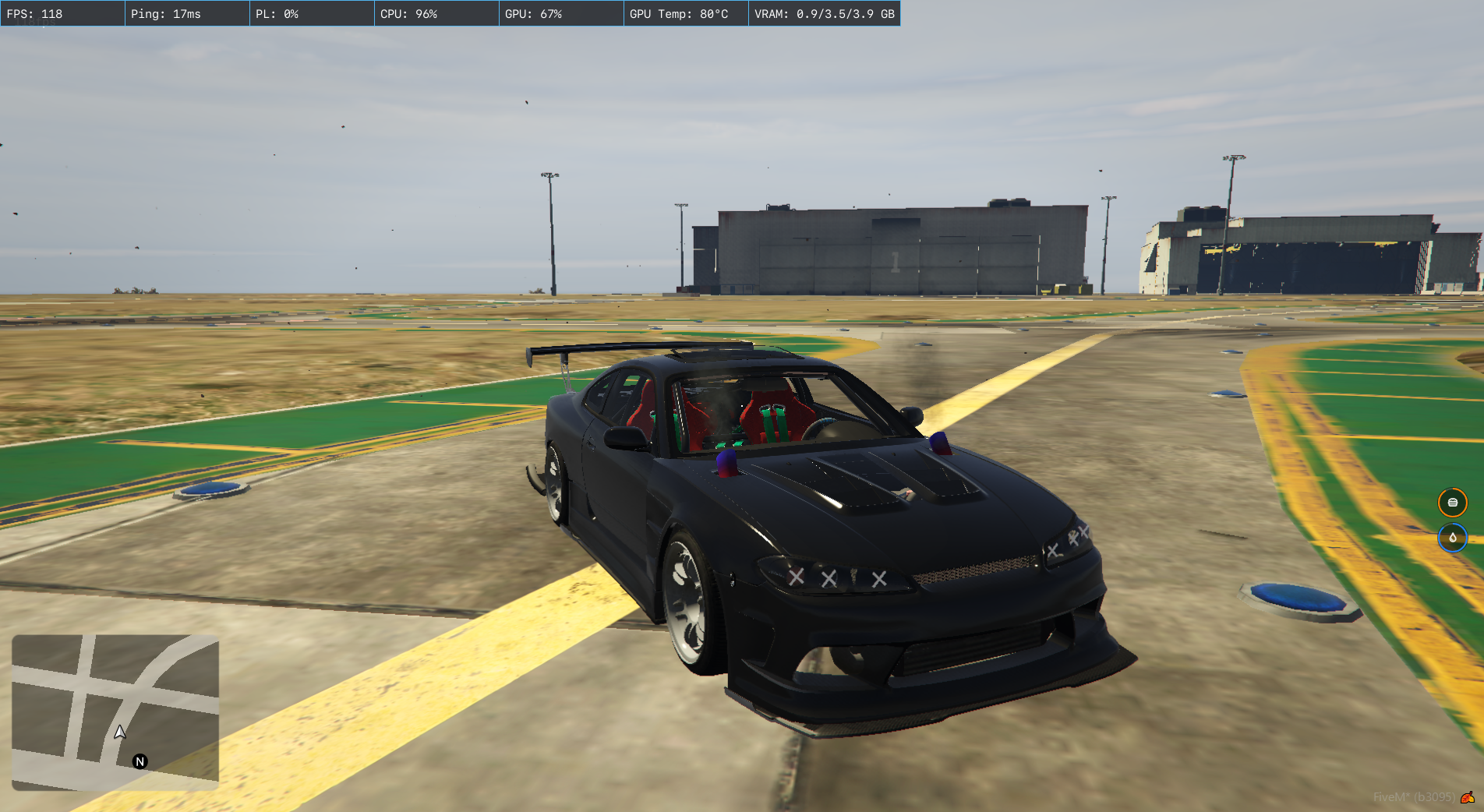Click the minimap in the corner

click(115, 711)
